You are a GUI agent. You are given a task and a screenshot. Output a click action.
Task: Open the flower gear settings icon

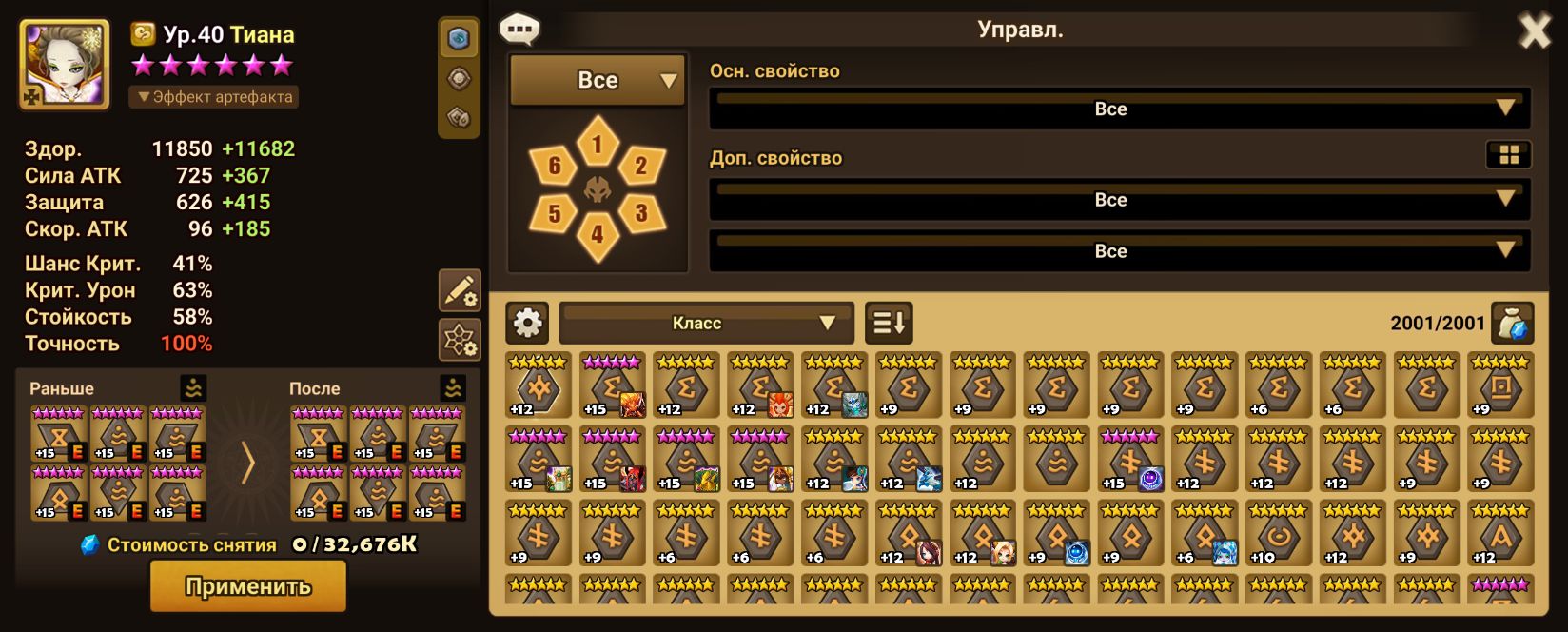point(459,340)
